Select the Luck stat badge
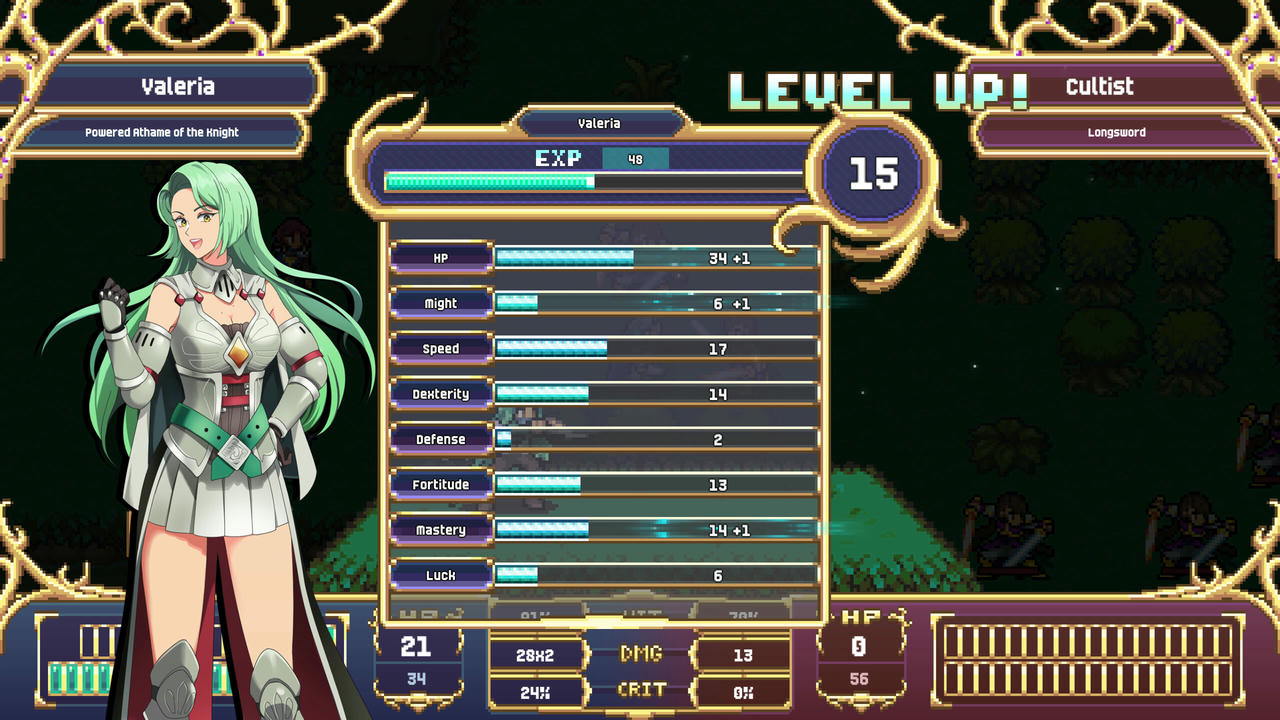 coord(440,575)
